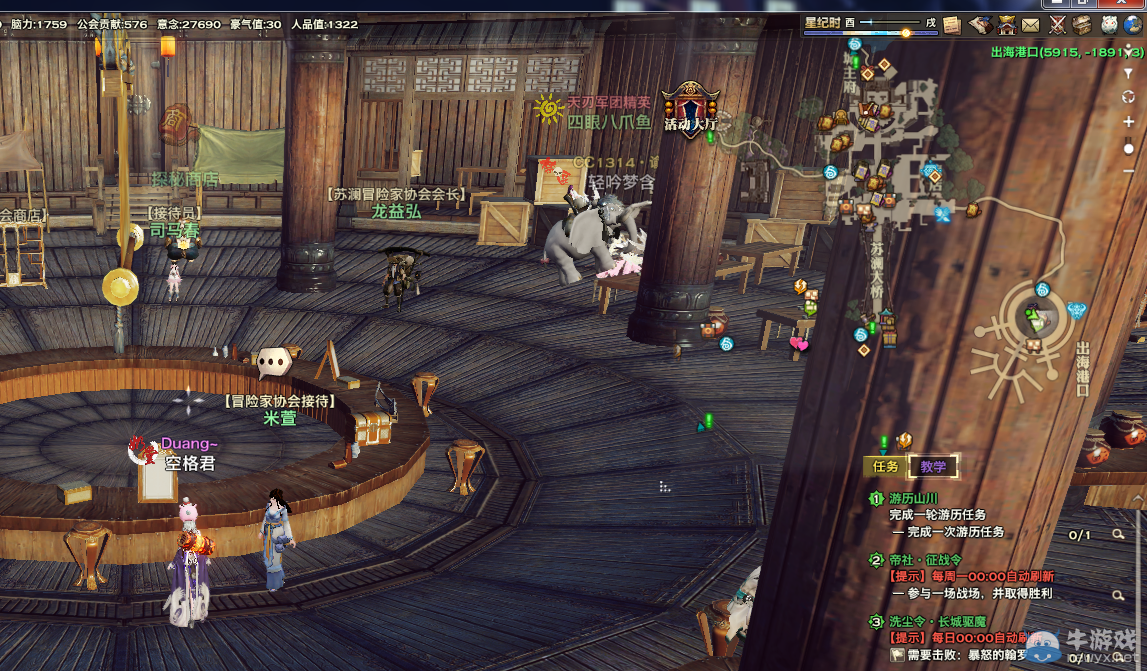Image resolution: width=1147 pixels, height=671 pixels.
Task: Switch to the 教学 tutorial tab
Action: 933,466
